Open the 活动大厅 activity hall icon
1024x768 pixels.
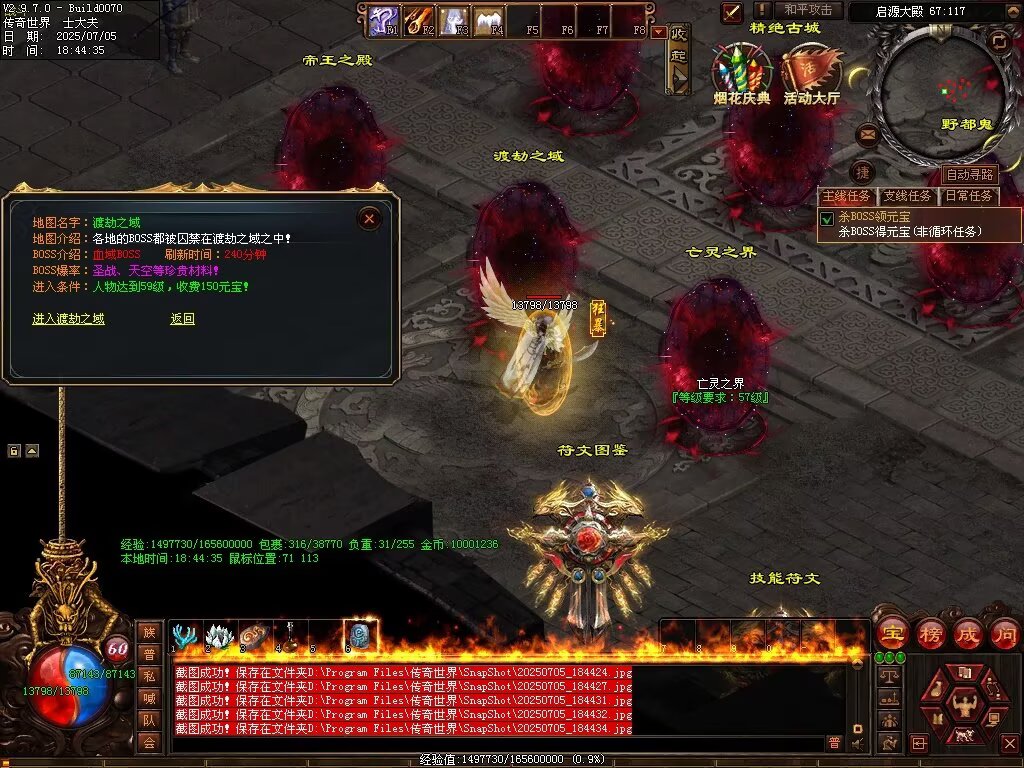(811, 70)
